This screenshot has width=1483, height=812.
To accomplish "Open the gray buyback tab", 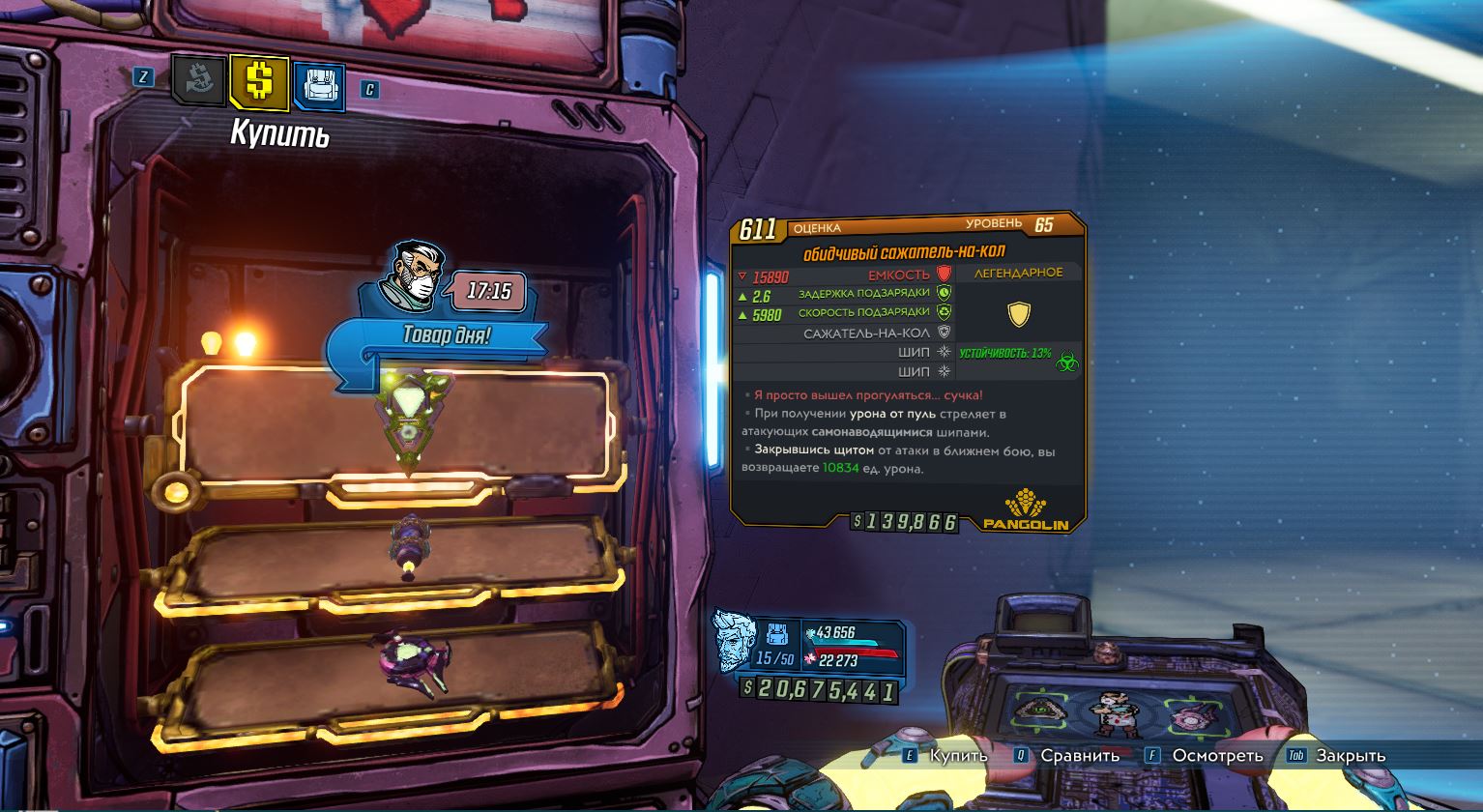I will click(x=199, y=81).
